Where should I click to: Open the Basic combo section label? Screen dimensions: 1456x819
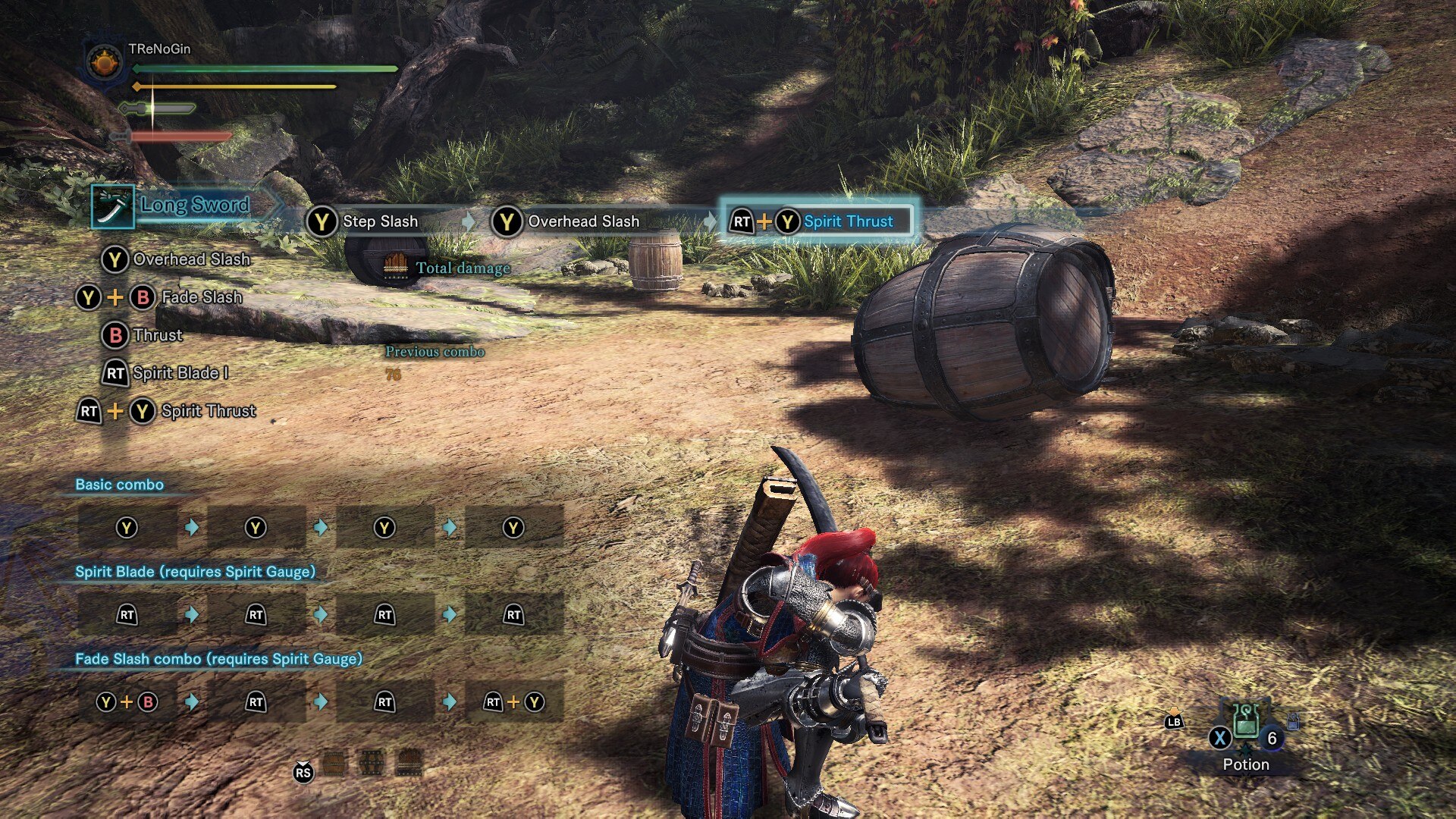pos(119,485)
